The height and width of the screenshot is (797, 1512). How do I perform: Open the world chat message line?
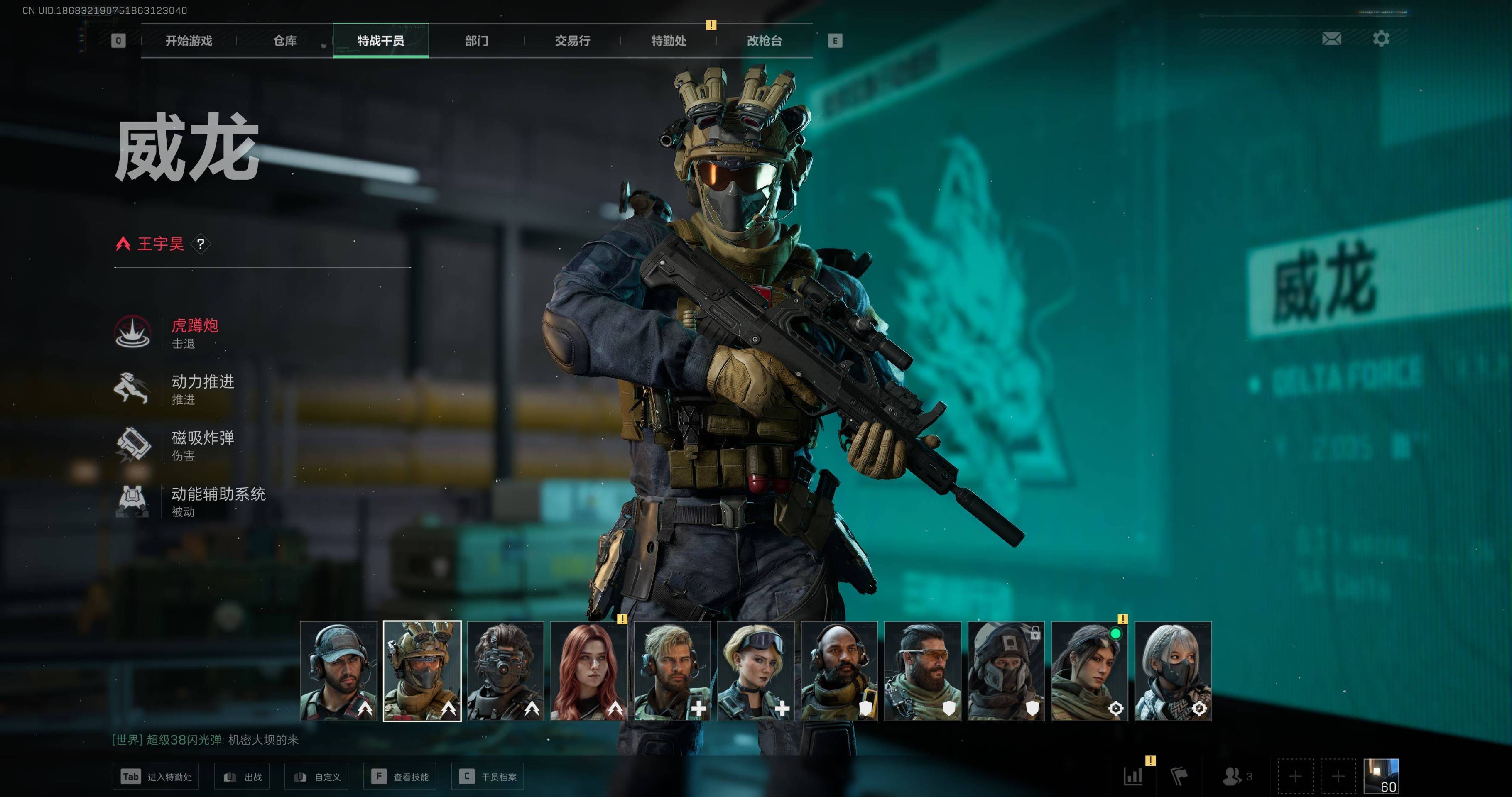[x=206, y=739]
